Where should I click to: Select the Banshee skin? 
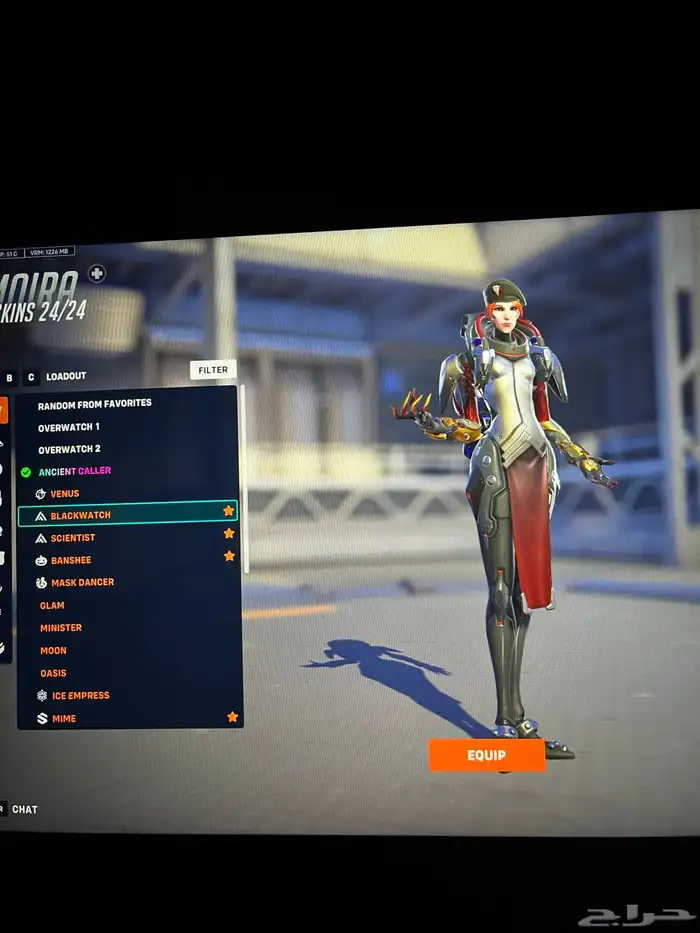tap(71, 560)
